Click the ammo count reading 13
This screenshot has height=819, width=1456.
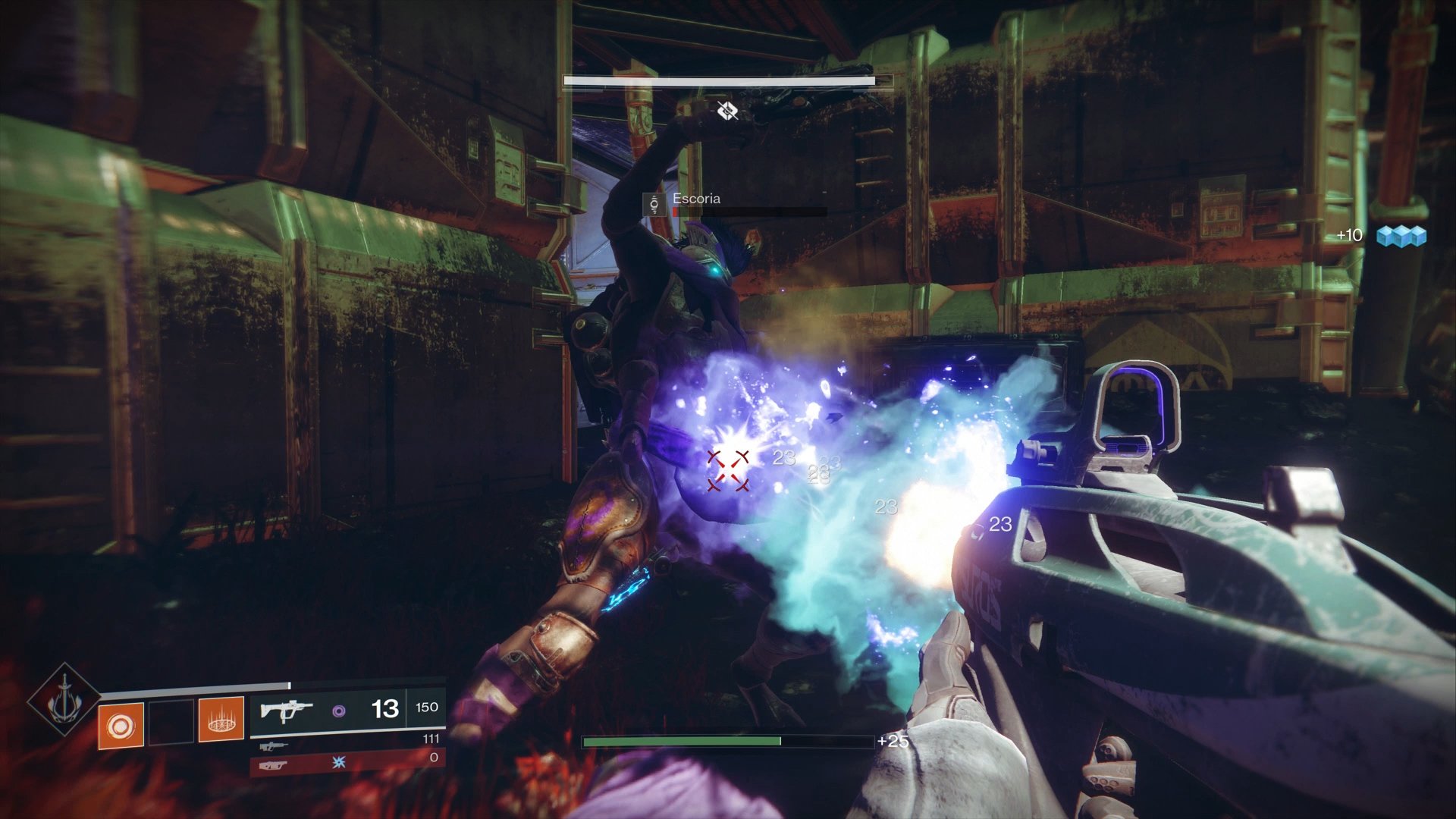[x=385, y=710]
